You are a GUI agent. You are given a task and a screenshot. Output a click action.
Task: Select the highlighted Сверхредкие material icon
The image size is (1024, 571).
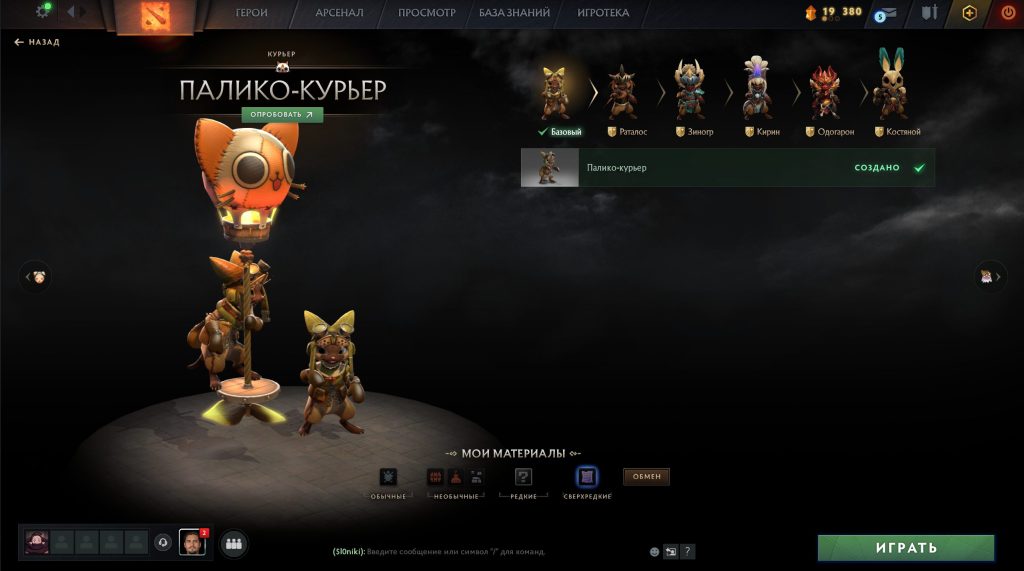click(587, 477)
